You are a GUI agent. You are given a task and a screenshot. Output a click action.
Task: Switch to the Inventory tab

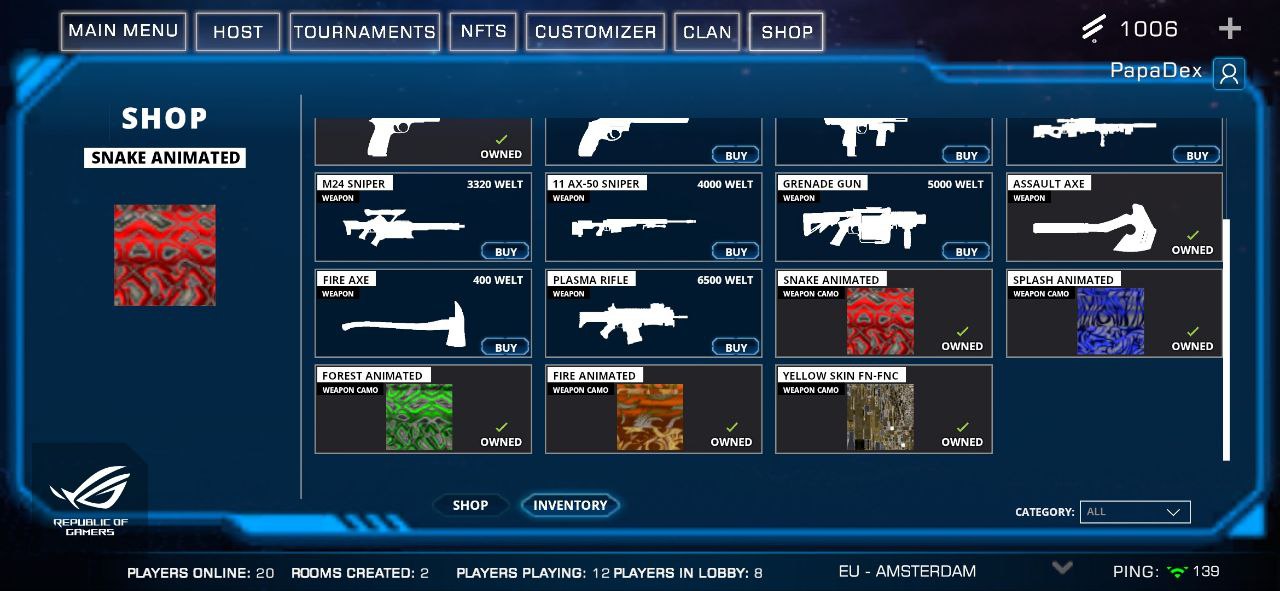[x=570, y=506]
